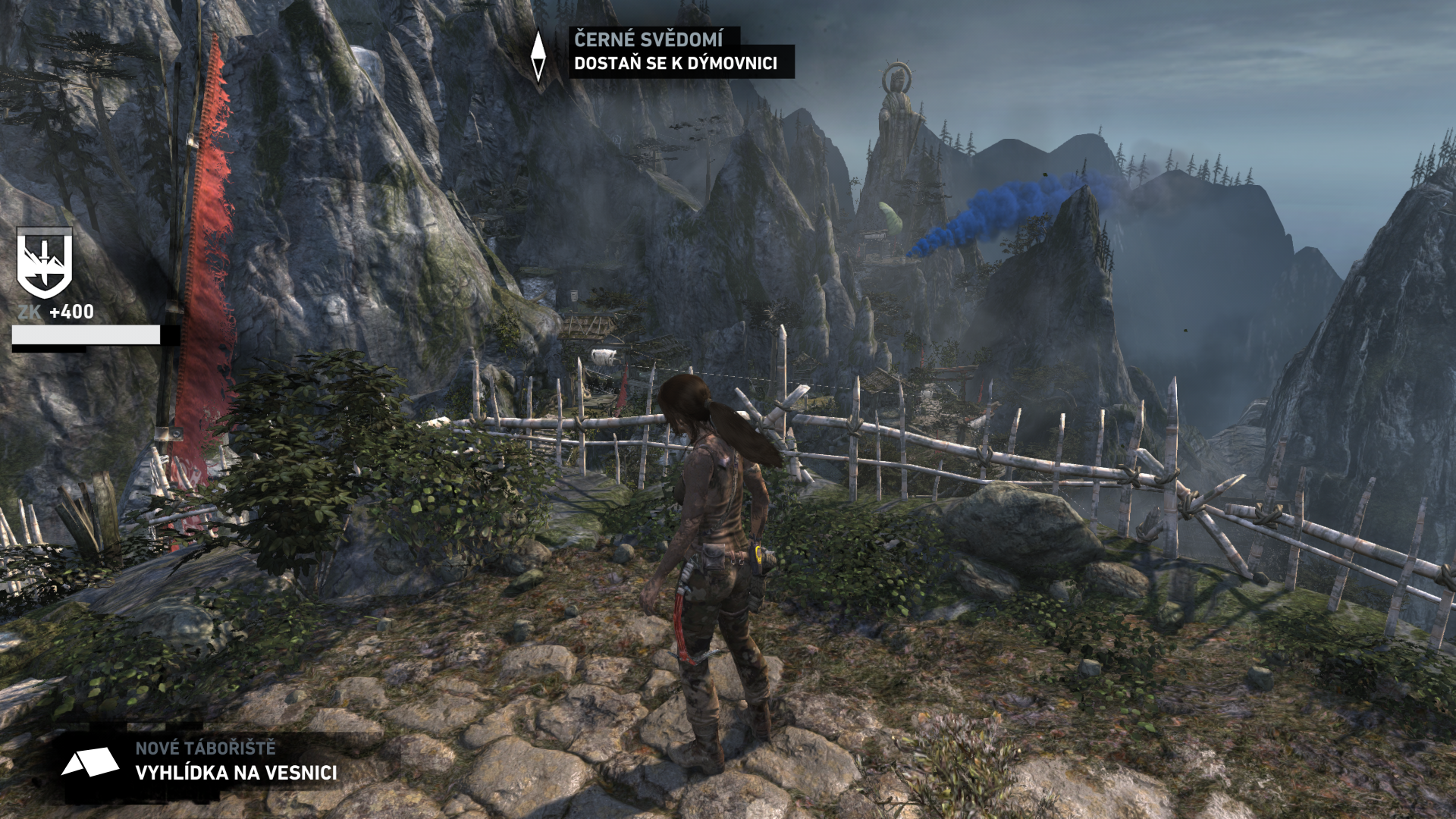Click the white tent campsite icon
Image resolution: width=1456 pixels, height=819 pixels.
tap(89, 762)
